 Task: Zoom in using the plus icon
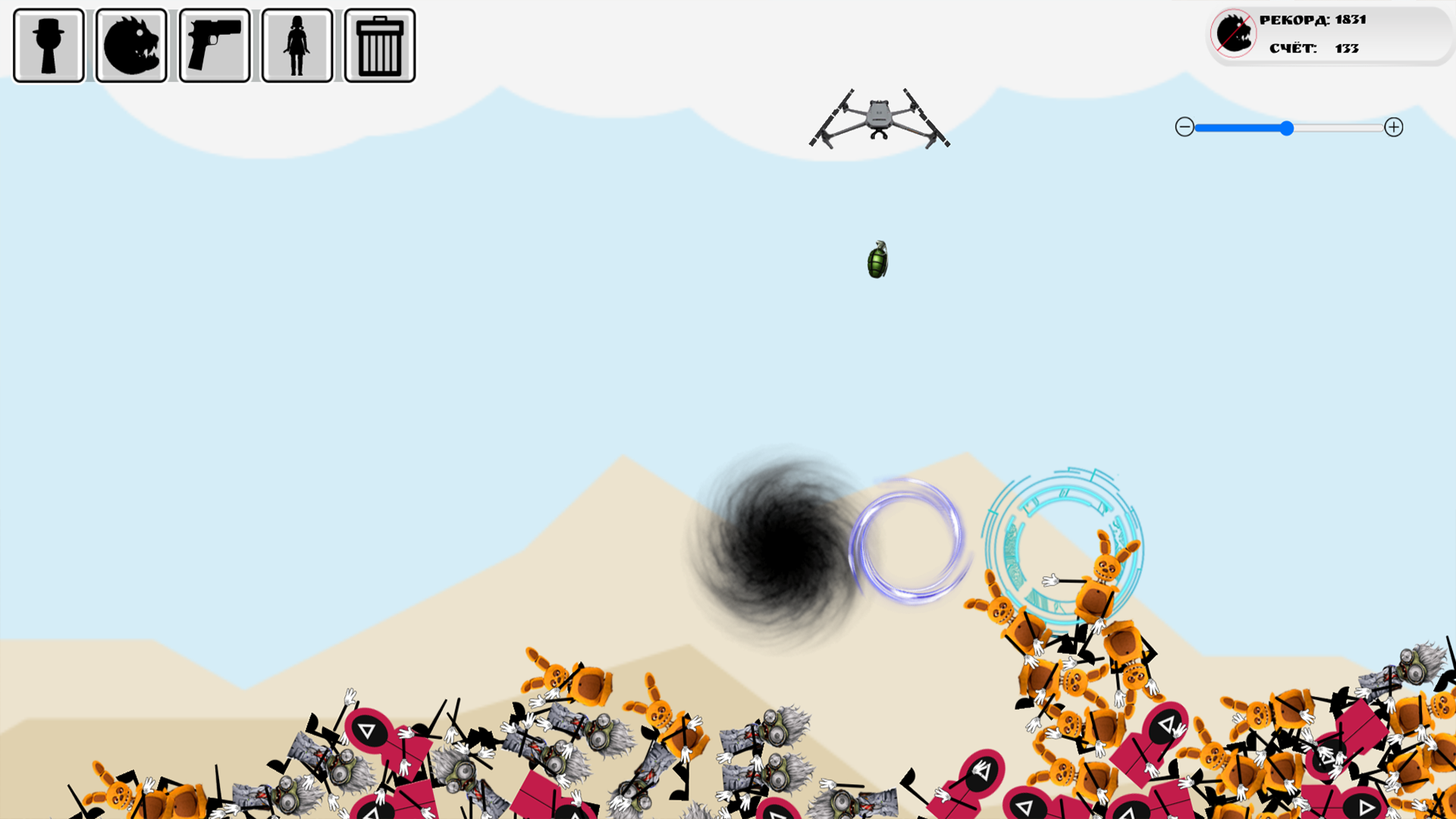tap(1395, 128)
